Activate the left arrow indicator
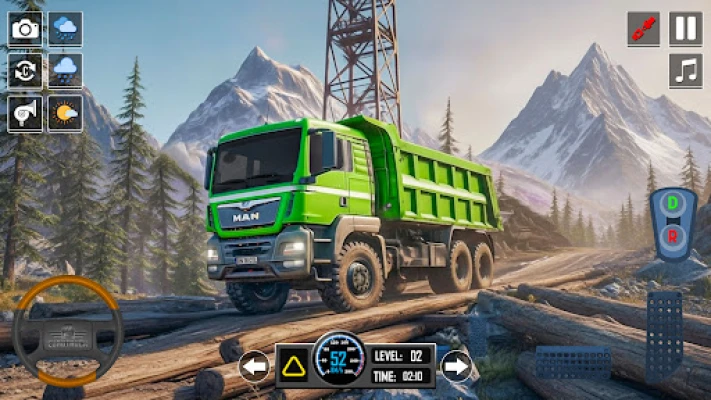This screenshot has height=400, width=711. click(x=254, y=366)
